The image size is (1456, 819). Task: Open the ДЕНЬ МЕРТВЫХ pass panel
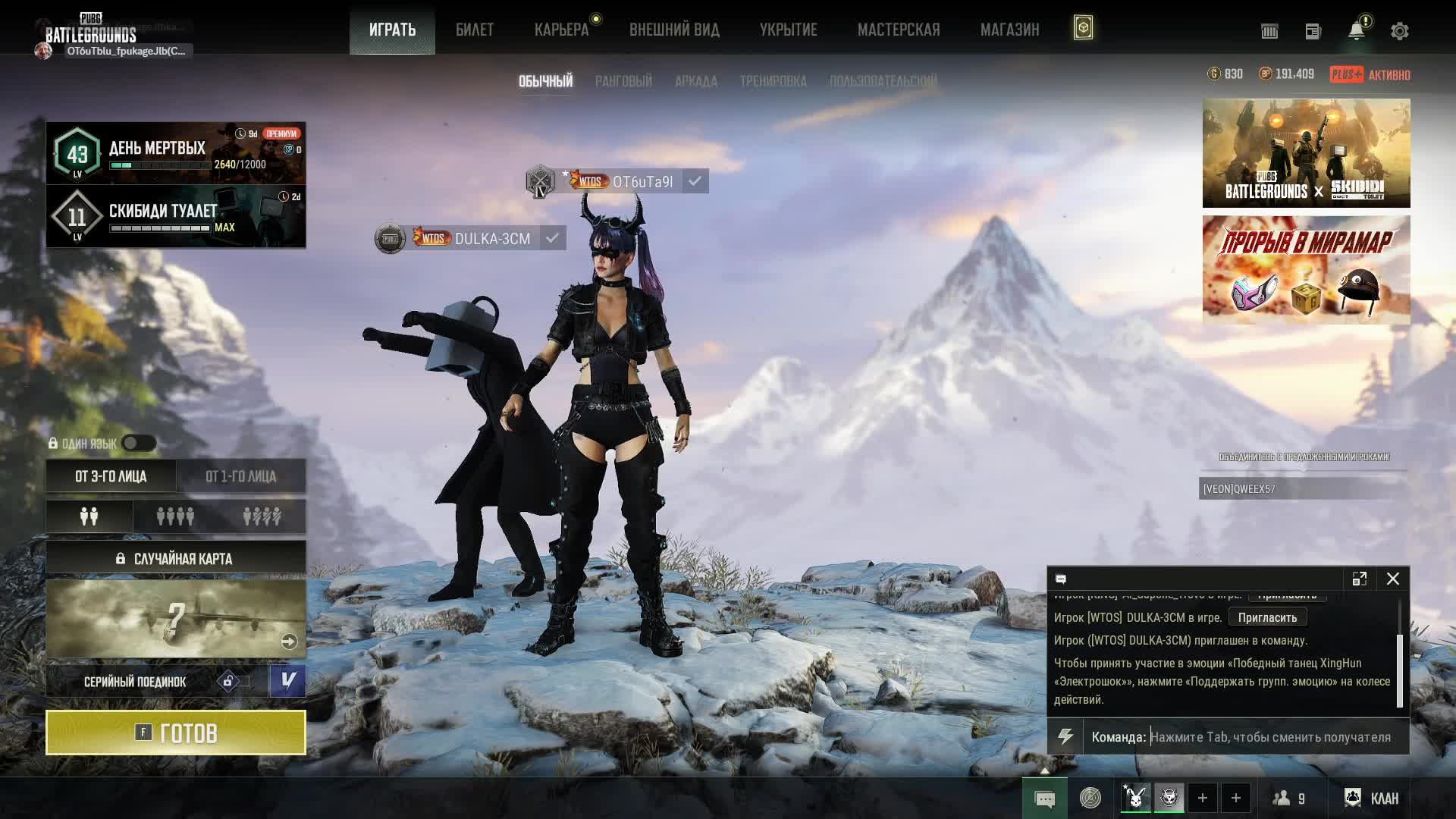point(176,153)
